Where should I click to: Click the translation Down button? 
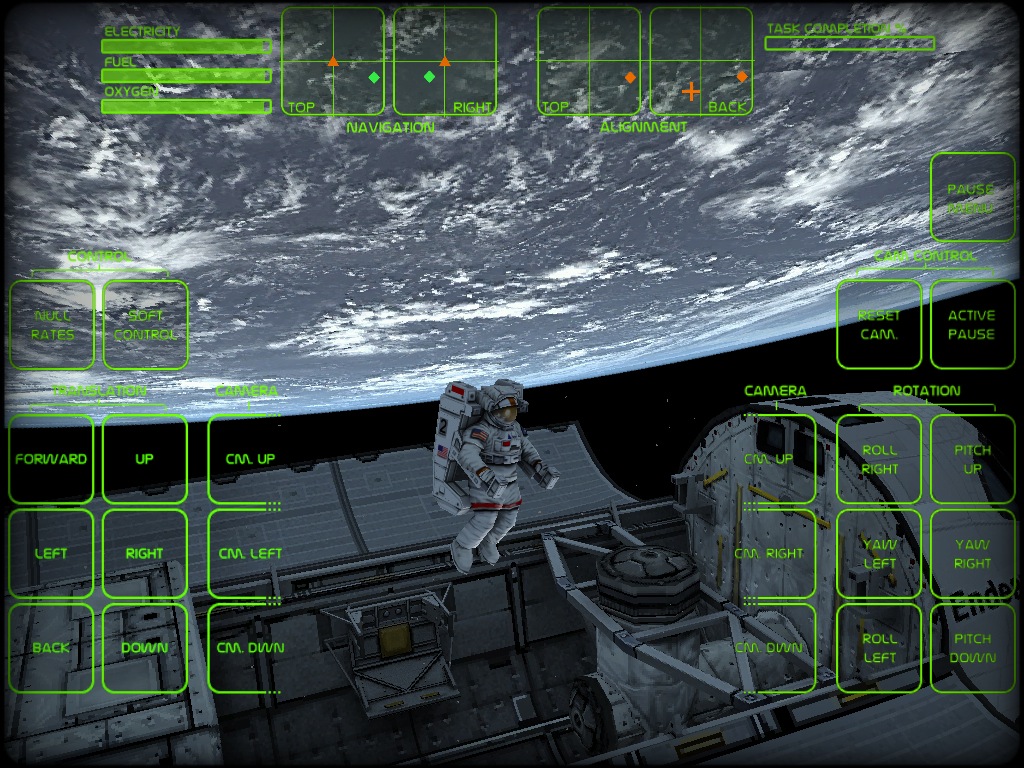point(145,648)
